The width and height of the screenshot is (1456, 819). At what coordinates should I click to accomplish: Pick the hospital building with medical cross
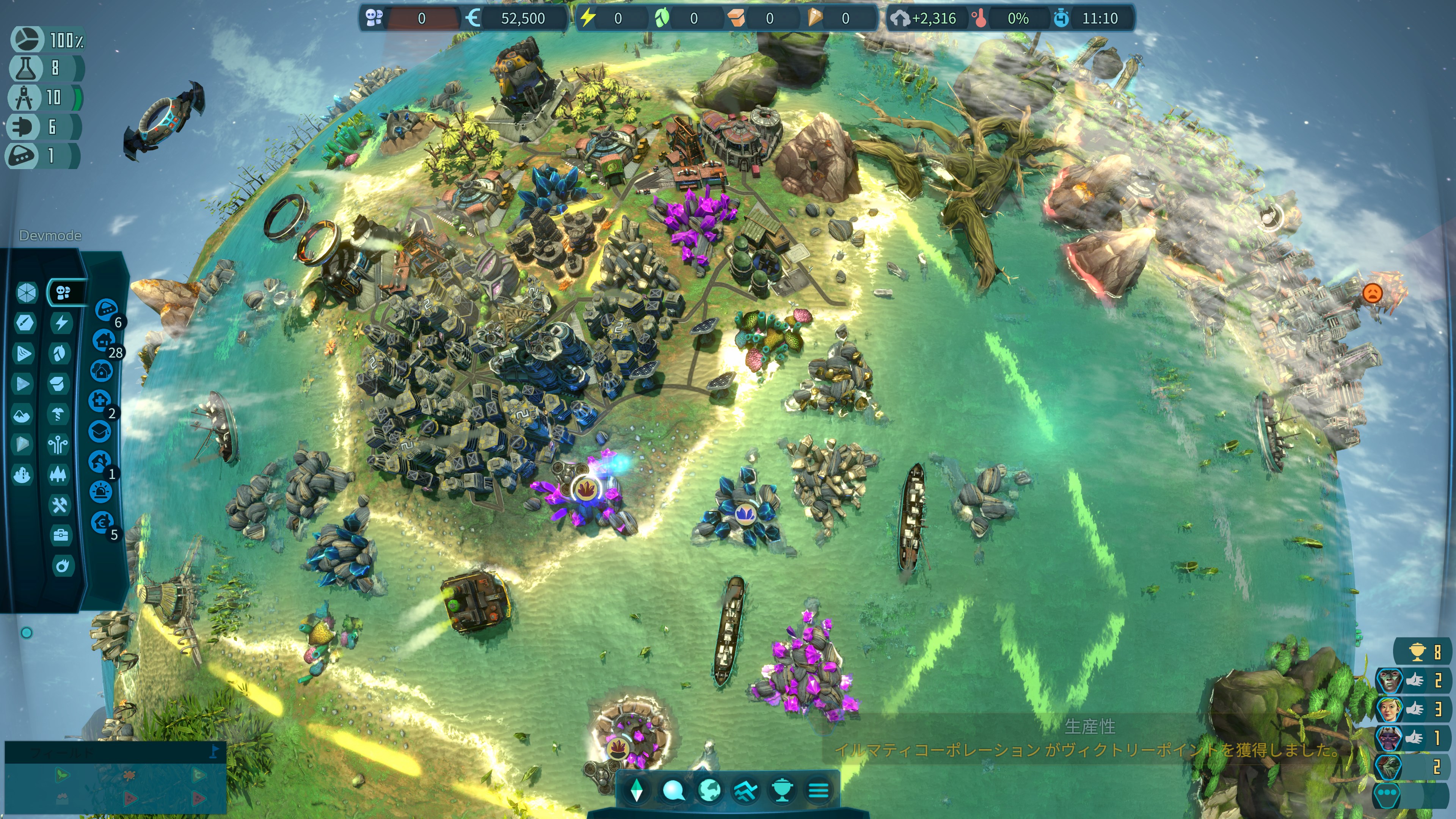[x=99, y=401]
